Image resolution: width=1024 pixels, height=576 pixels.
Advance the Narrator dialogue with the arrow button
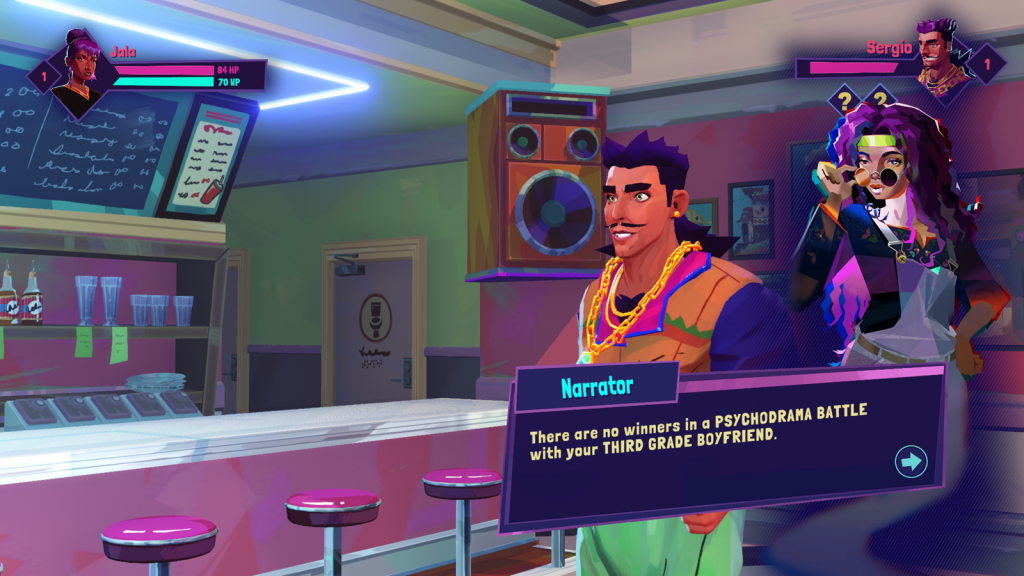tap(911, 461)
